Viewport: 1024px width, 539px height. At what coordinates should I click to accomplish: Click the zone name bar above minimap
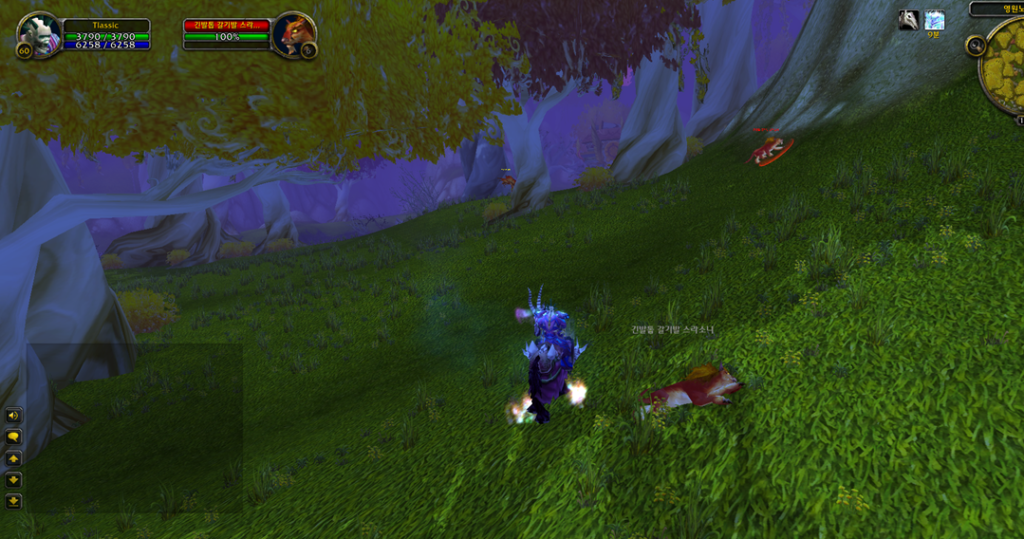click(997, 8)
